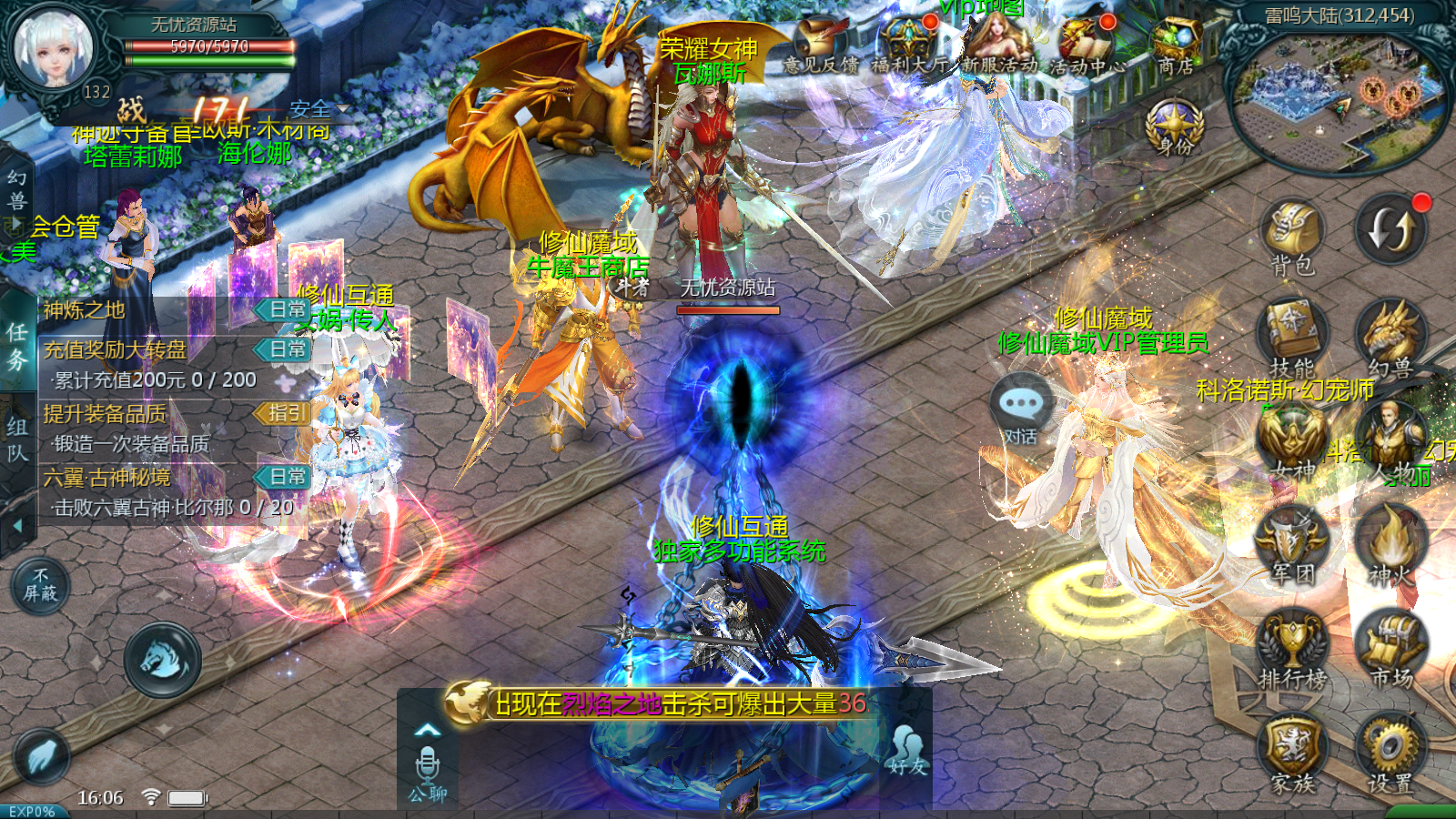Open the 技能 skills menu

point(1292,339)
